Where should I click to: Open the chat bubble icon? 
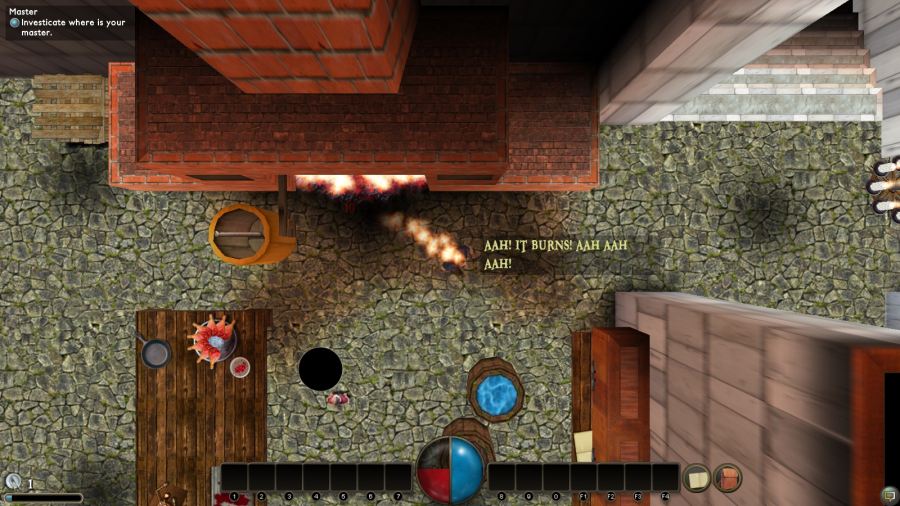pos(888,494)
